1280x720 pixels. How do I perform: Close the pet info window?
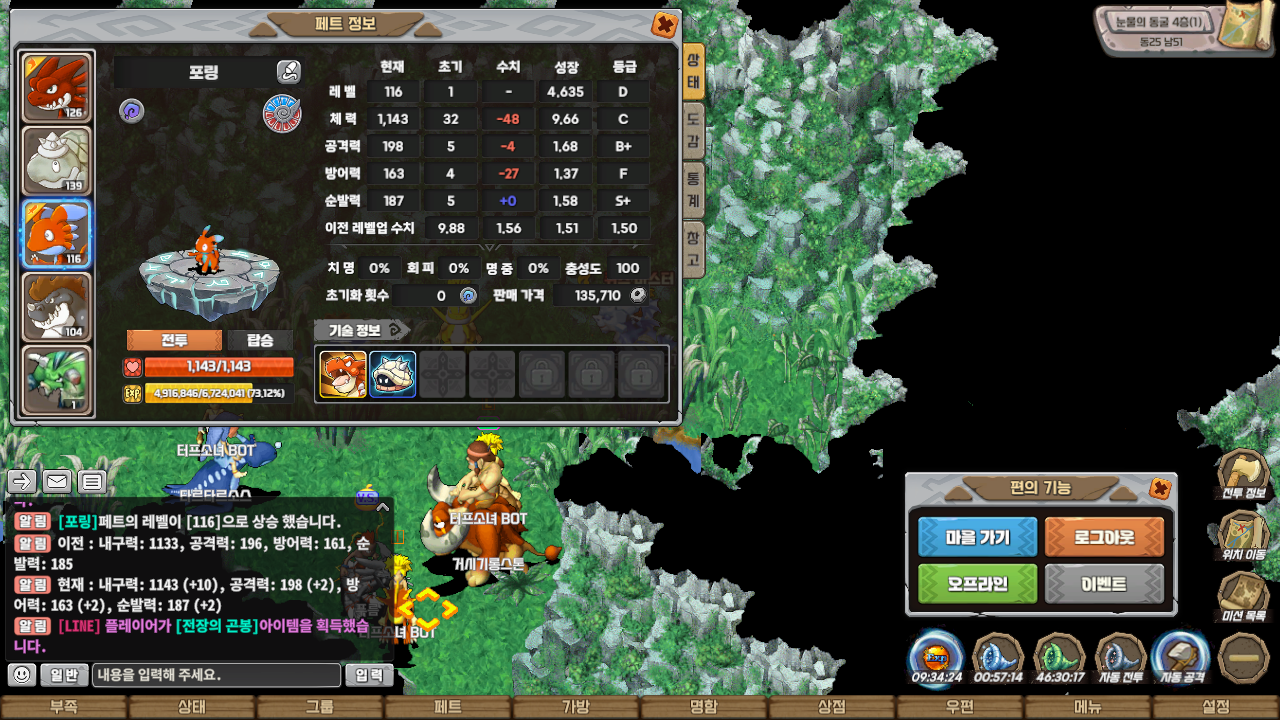663,25
